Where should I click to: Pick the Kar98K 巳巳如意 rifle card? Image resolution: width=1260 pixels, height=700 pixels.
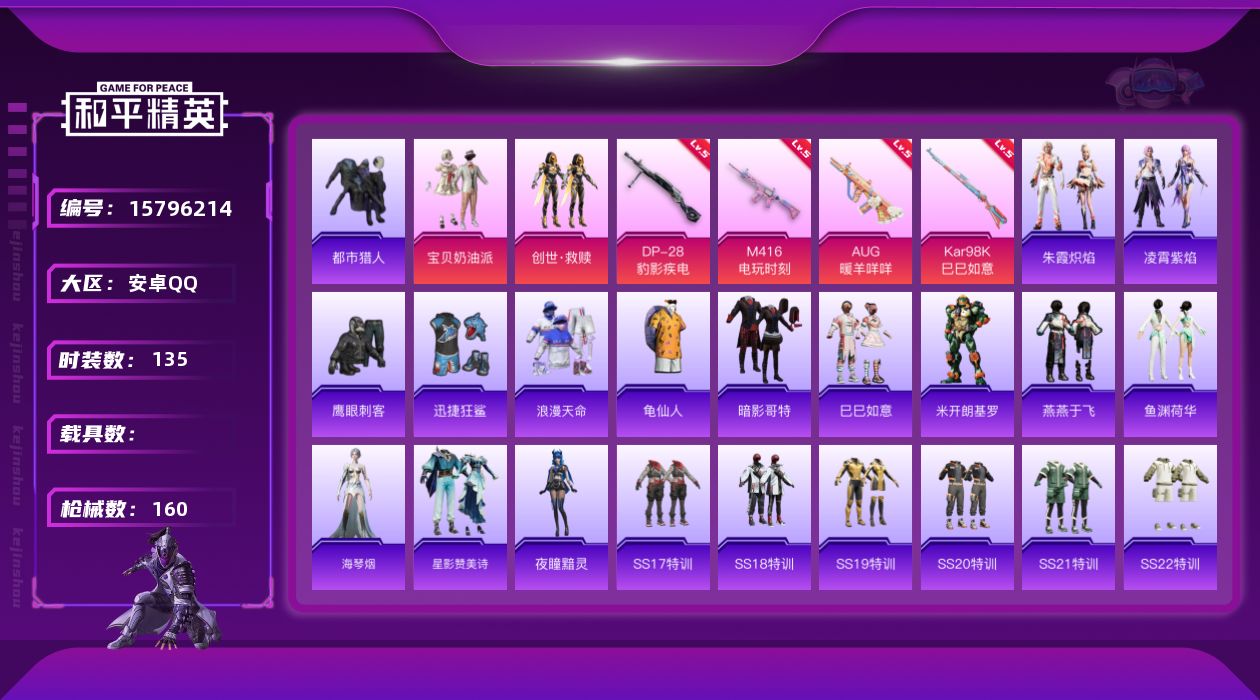[x=967, y=211]
